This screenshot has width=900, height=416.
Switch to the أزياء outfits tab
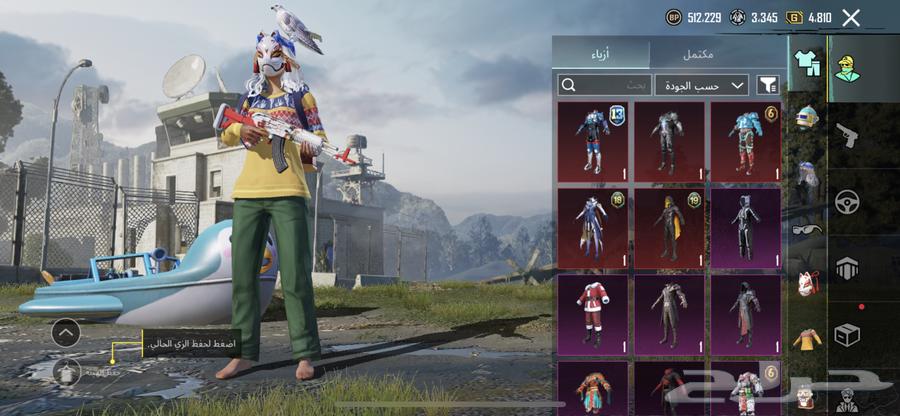point(601,53)
